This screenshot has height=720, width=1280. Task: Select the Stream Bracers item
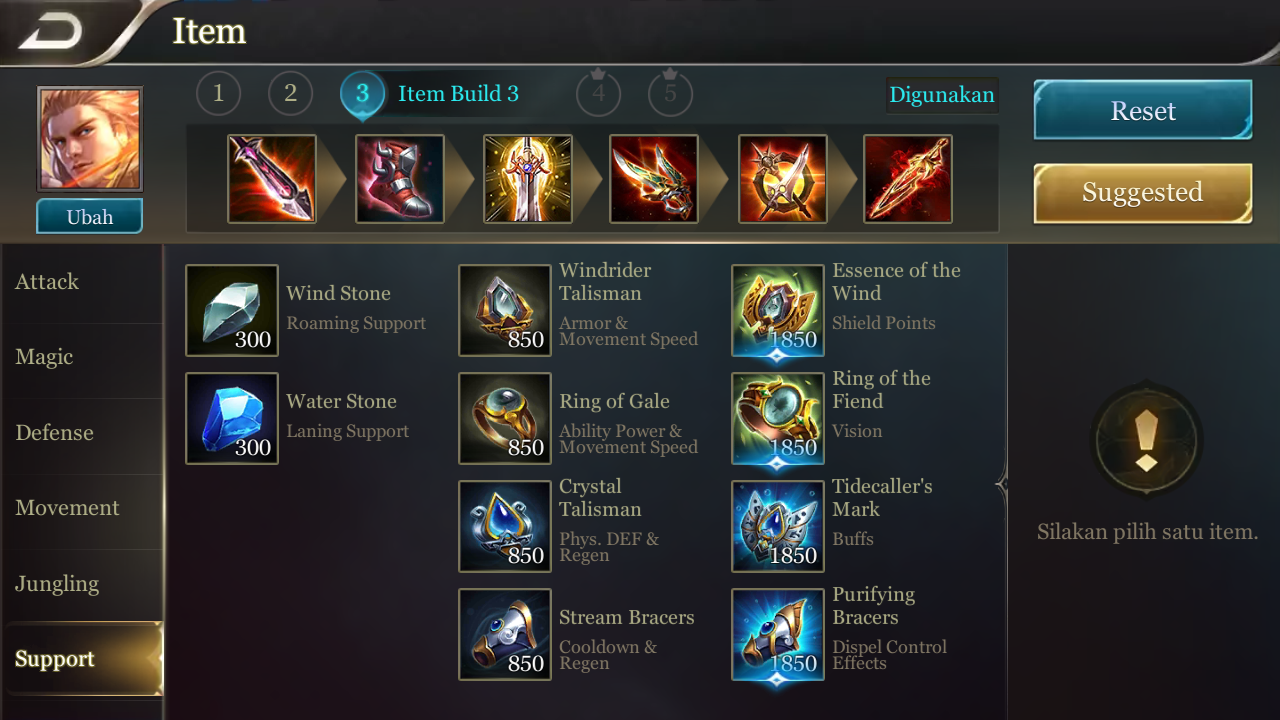click(x=504, y=633)
